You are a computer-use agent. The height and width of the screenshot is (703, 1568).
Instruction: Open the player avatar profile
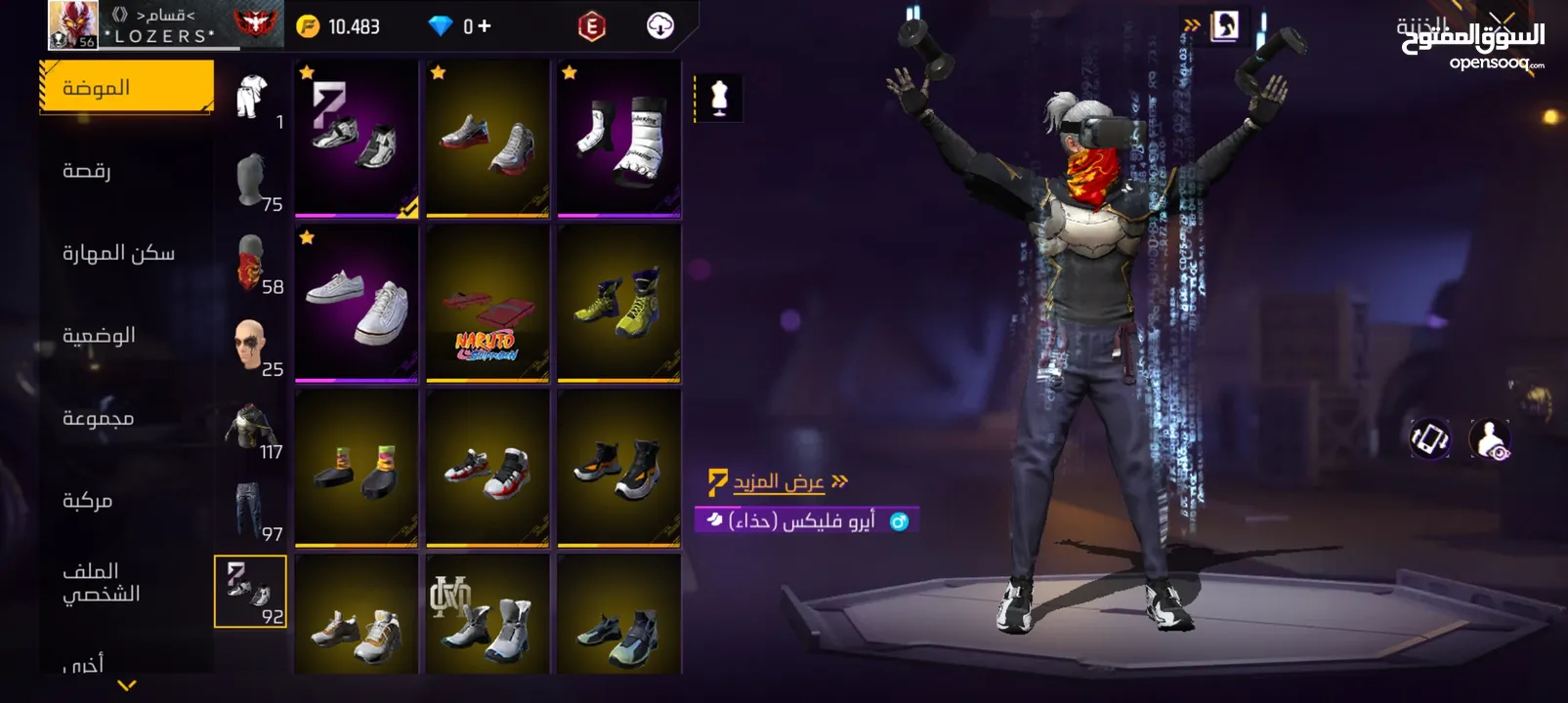[x=72, y=25]
